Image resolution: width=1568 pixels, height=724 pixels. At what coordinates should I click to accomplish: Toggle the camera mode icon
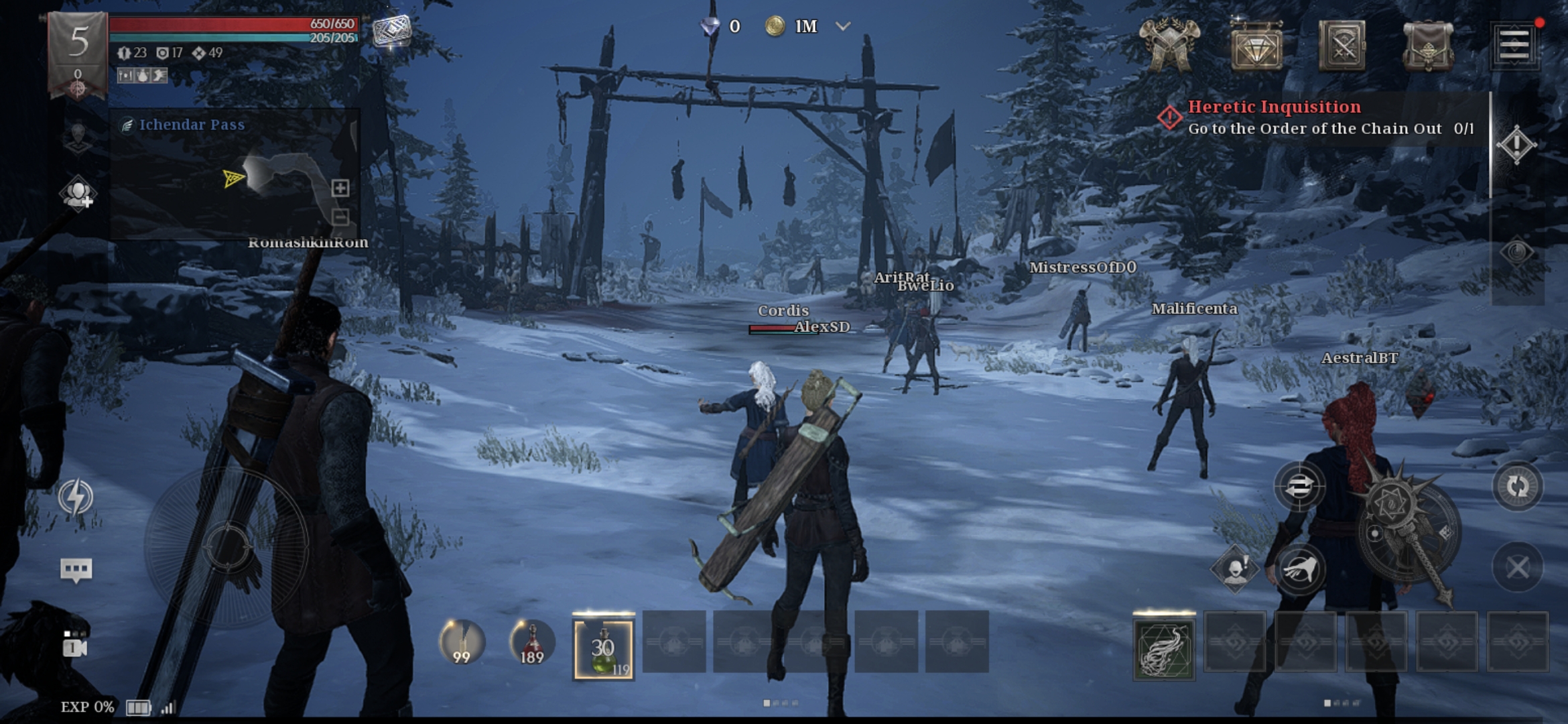tap(75, 646)
